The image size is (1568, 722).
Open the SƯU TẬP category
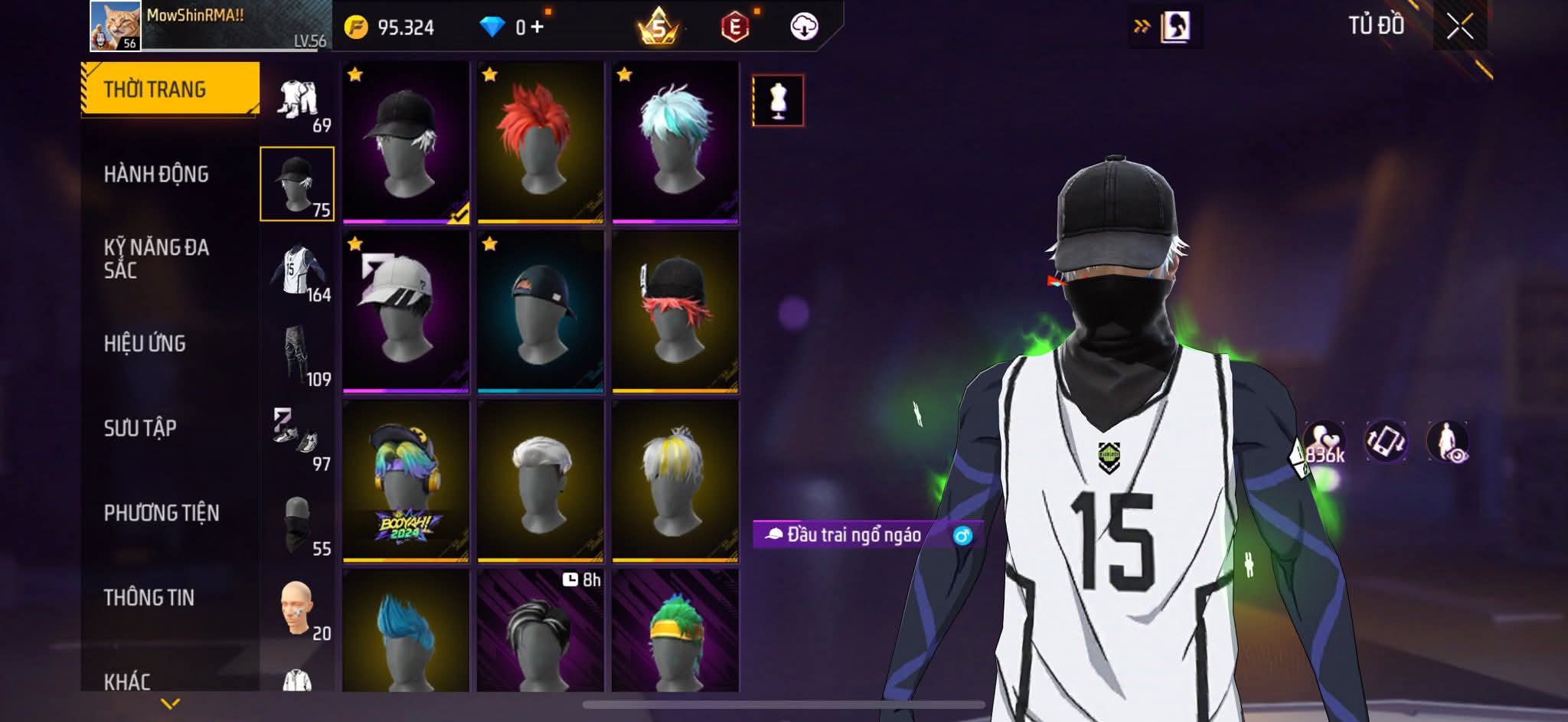point(140,428)
